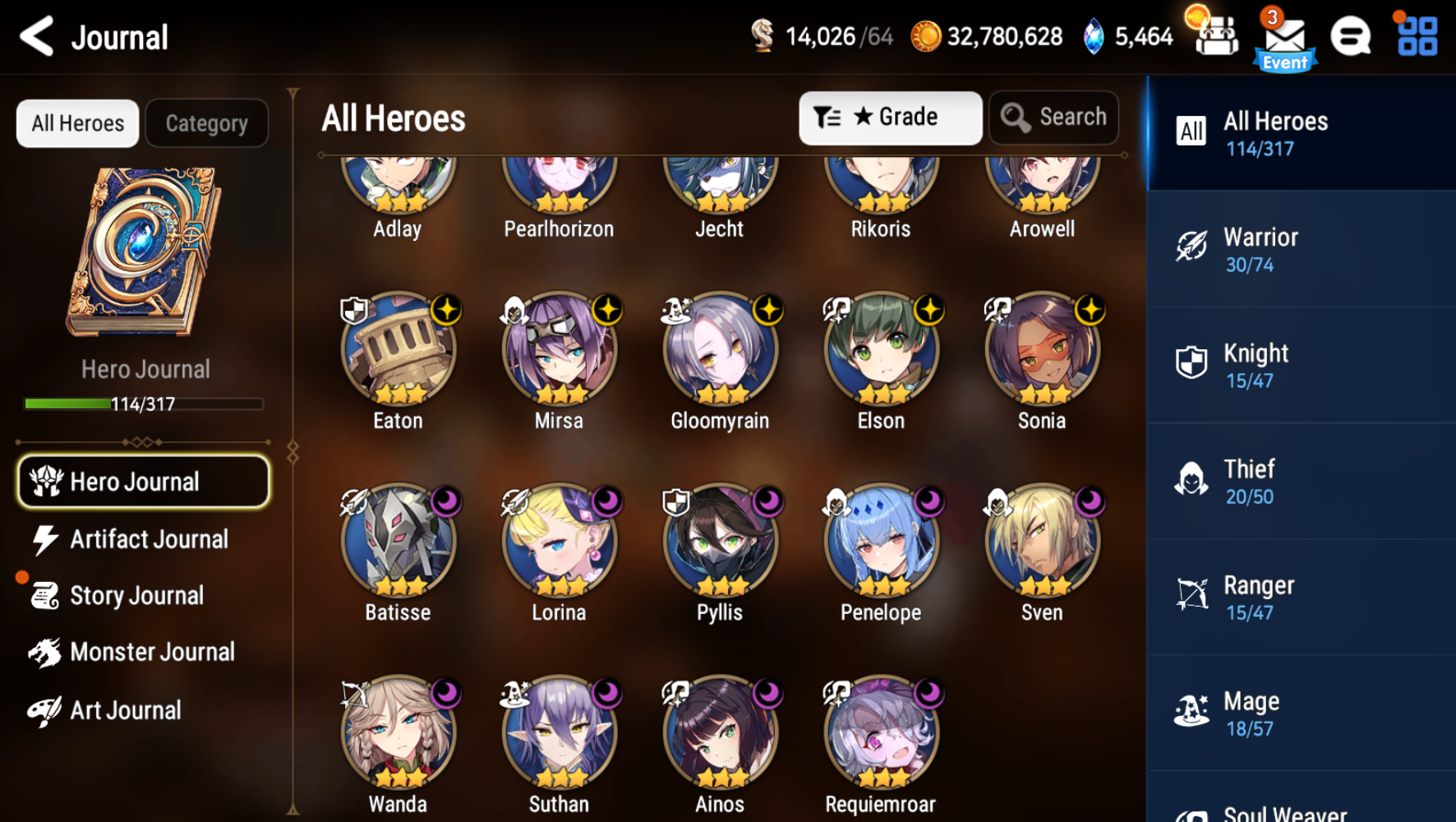Screen dimensions: 1456x822
Task: Open the mailbox with Event notification
Action: tap(1286, 36)
